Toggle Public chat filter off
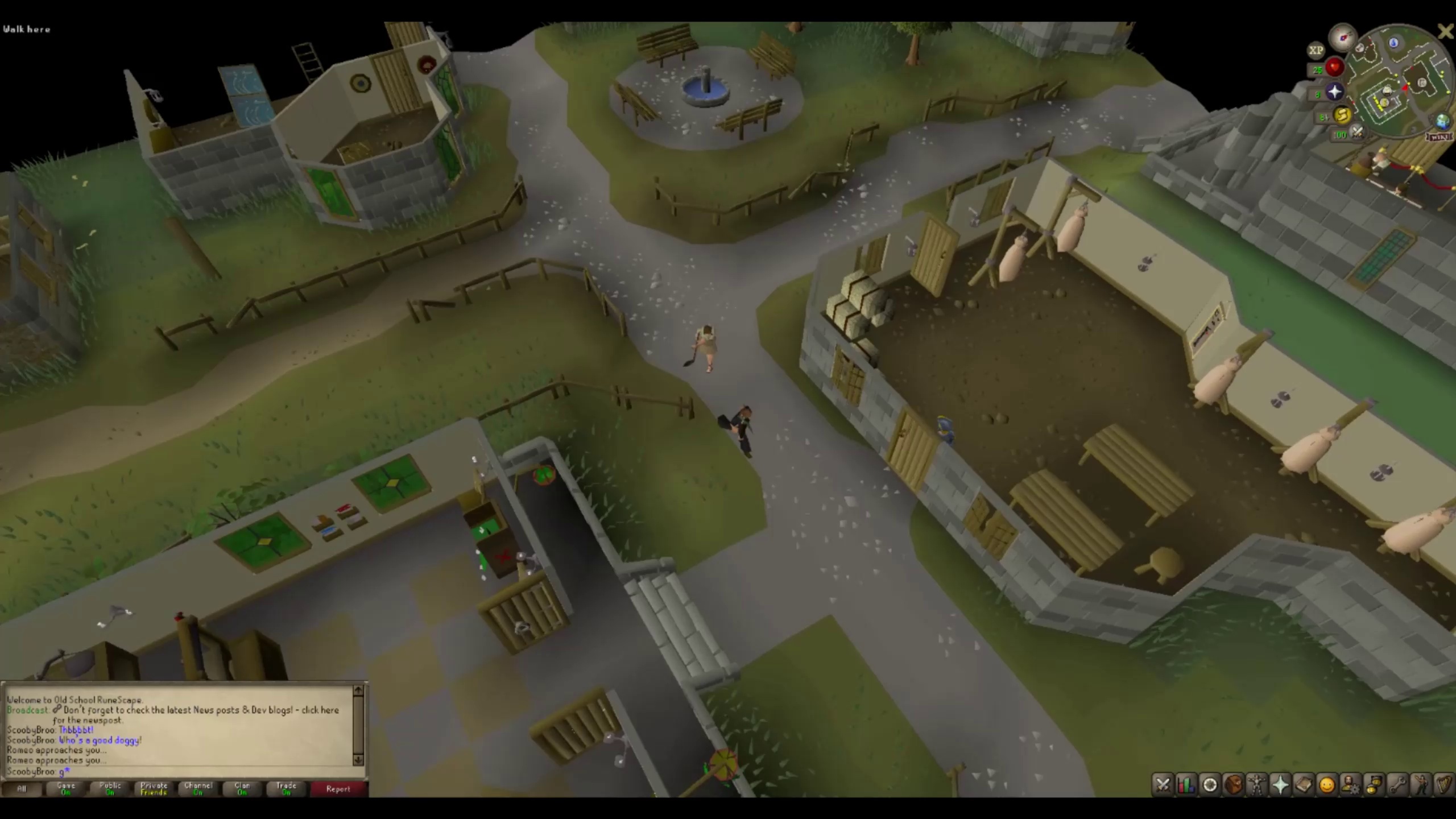1456x819 pixels. (x=109, y=788)
